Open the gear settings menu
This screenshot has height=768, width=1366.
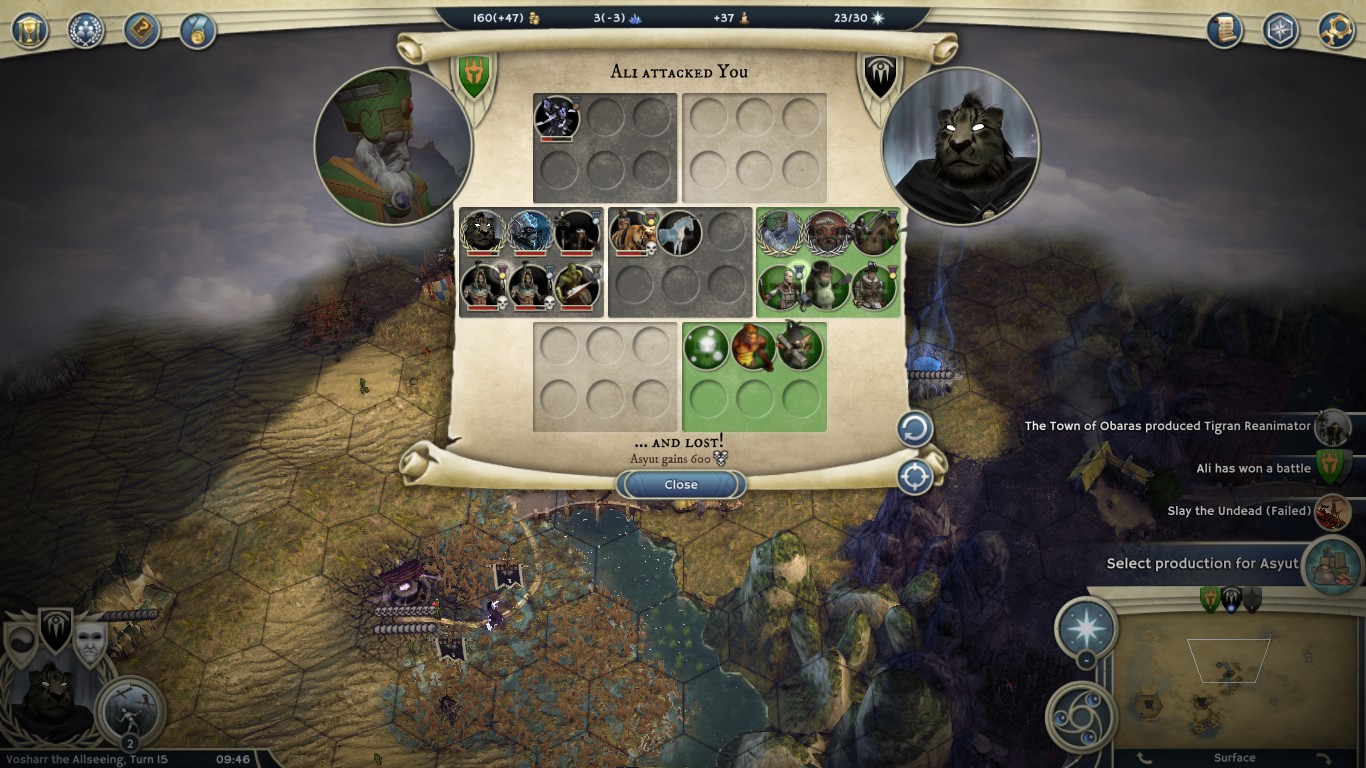point(1336,29)
